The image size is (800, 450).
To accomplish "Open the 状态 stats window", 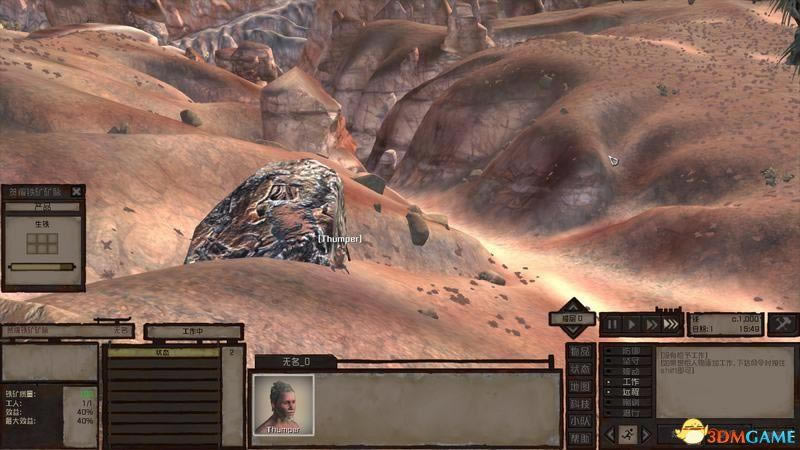I will pyautogui.click(x=580, y=369).
